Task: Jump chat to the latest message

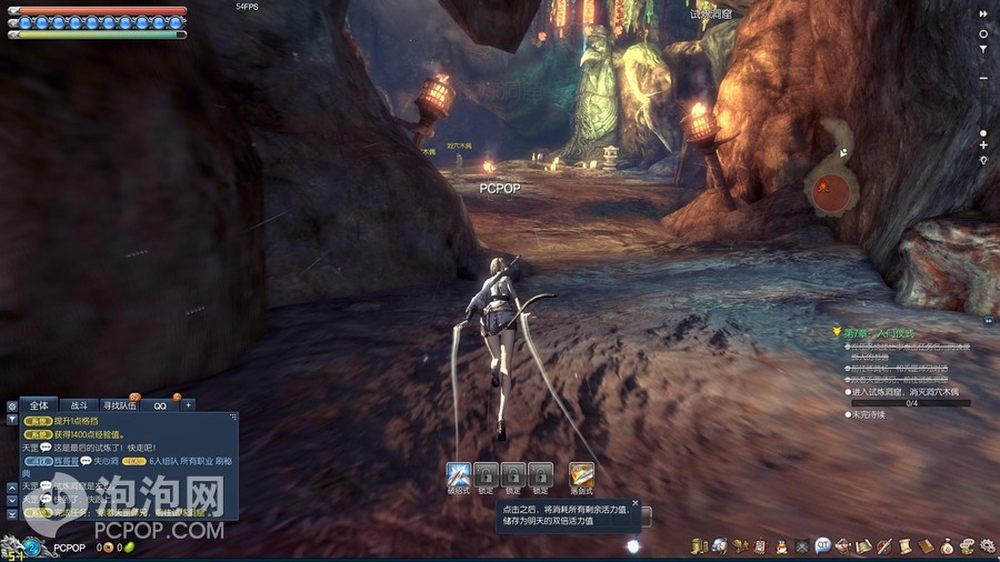Action: [12, 513]
